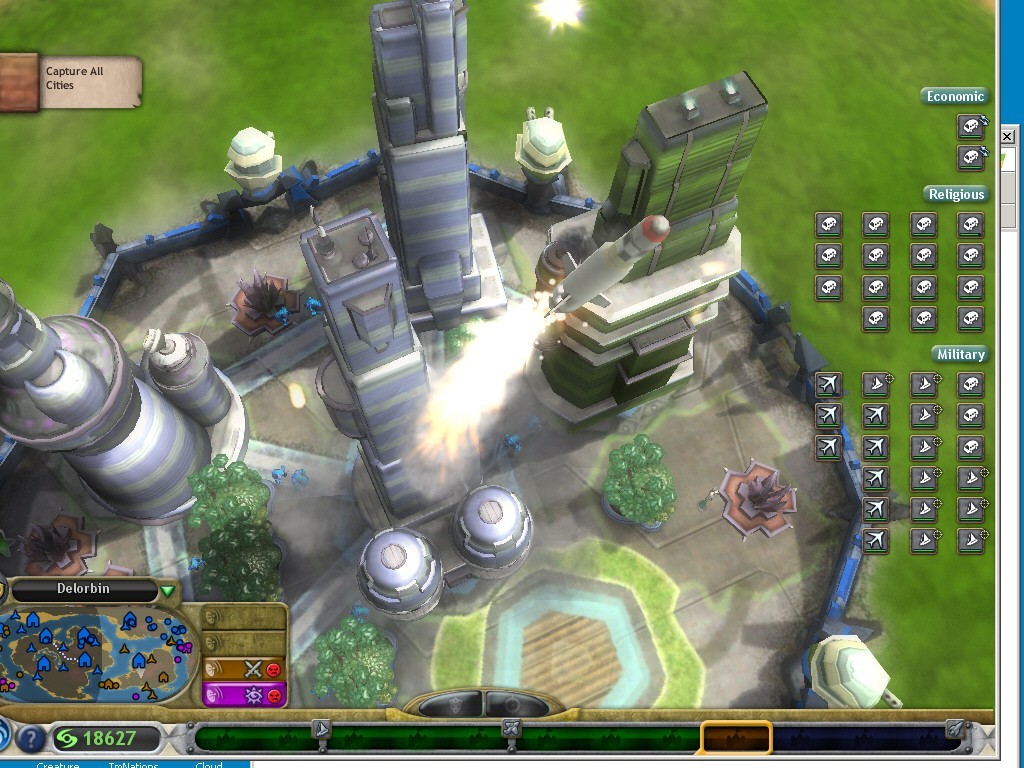The width and height of the screenshot is (1024, 768).
Task: Open the purple religious nation communication row
Action: click(x=244, y=694)
